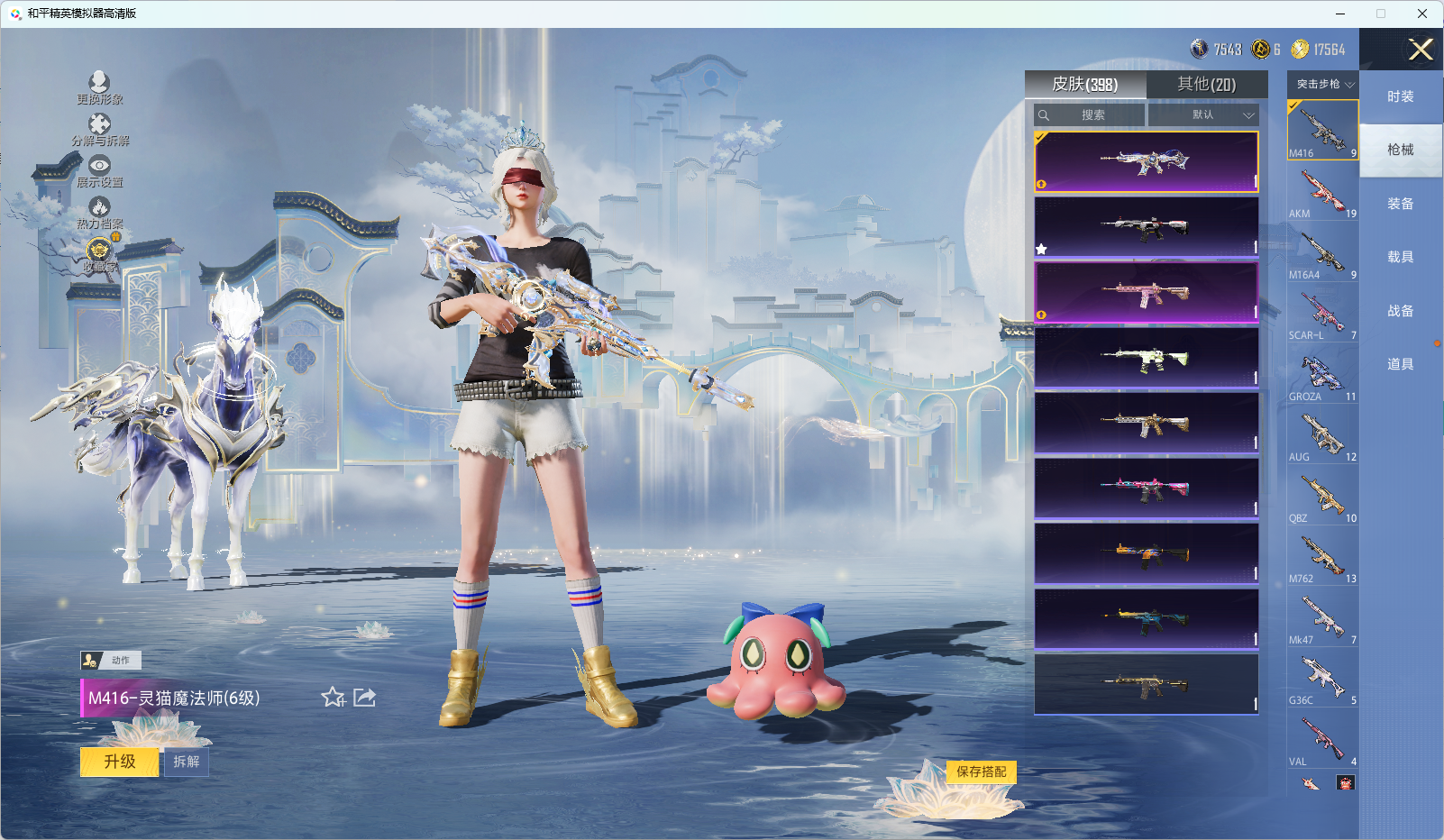Select the 载具 vehicle category
Image resolution: width=1444 pixels, height=840 pixels.
pos(1400,257)
